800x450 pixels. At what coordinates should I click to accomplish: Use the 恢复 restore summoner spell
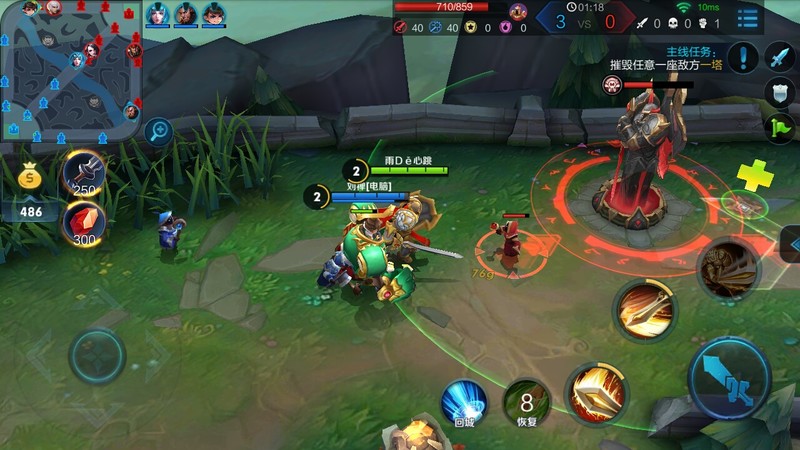tap(526, 402)
